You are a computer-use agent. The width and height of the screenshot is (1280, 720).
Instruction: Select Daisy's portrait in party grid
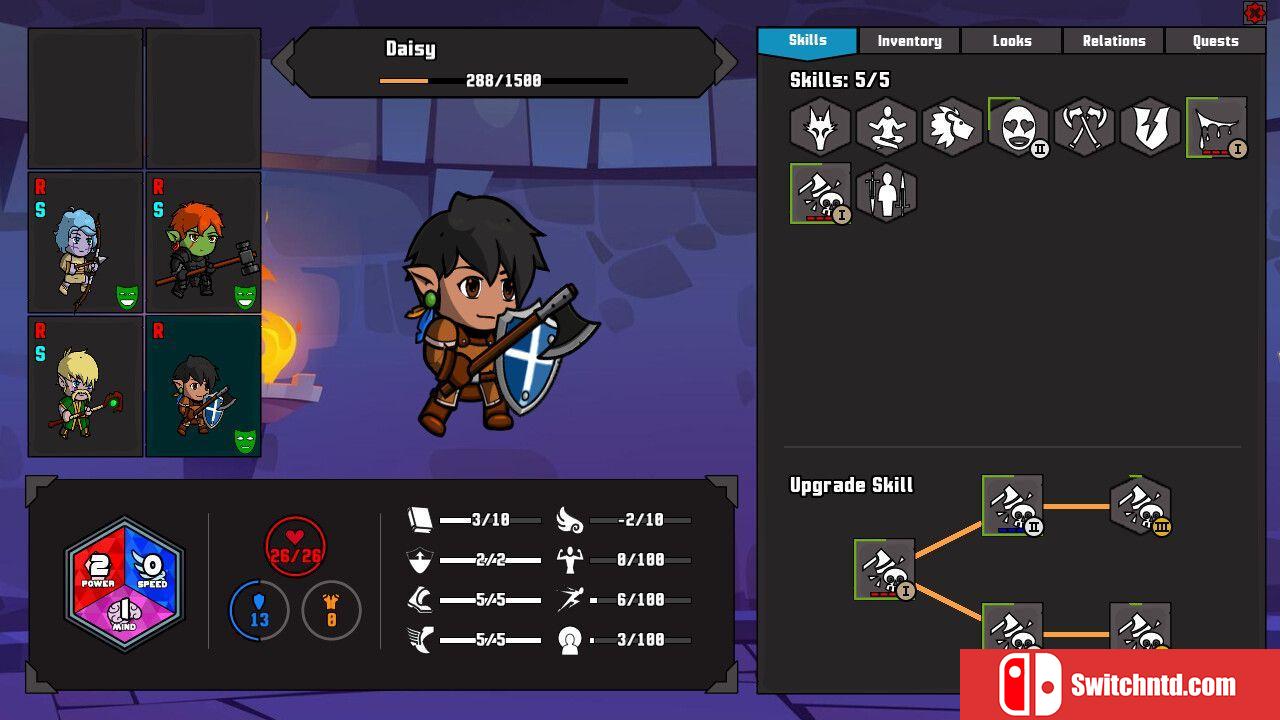coord(203,387)
